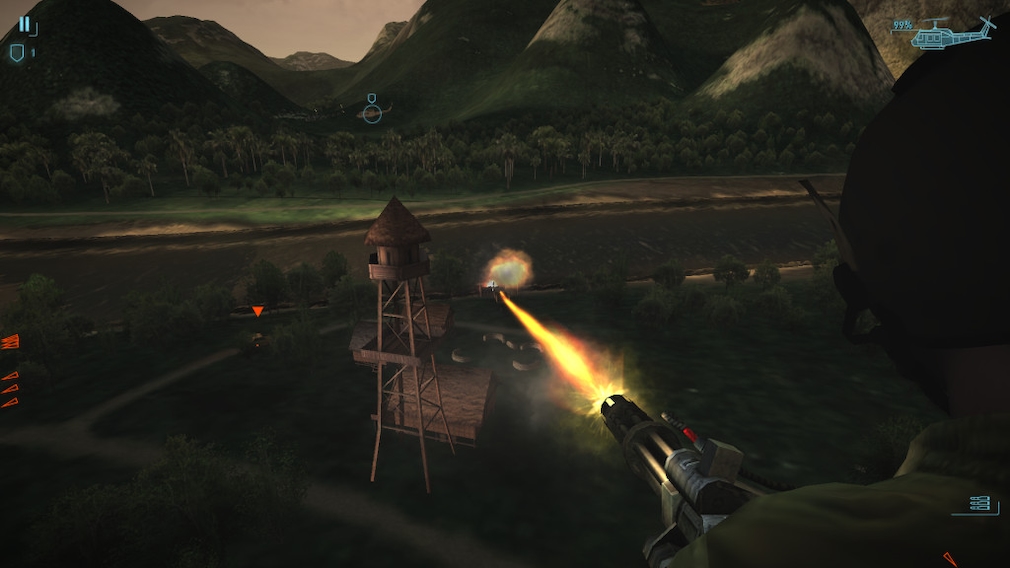This screenshot has height=568, width=1010.
Task: Click the blue objective marker over the valley
Action: click(x=372, y=109)
